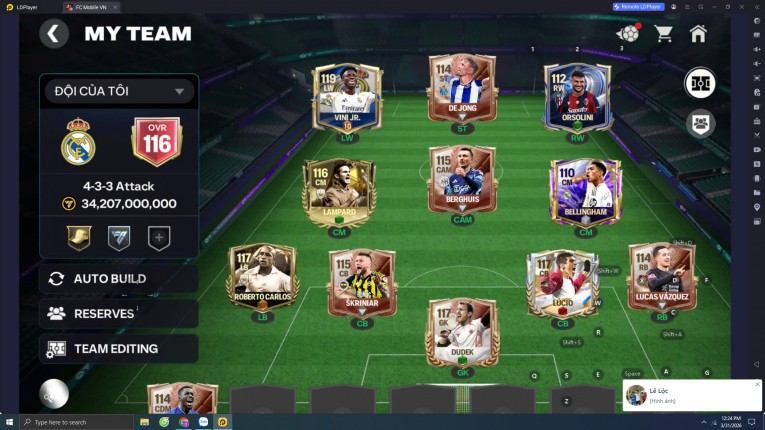Close the Lê Lộc chat notification
This screenshot has width=765, height=430.
point(757,384)
